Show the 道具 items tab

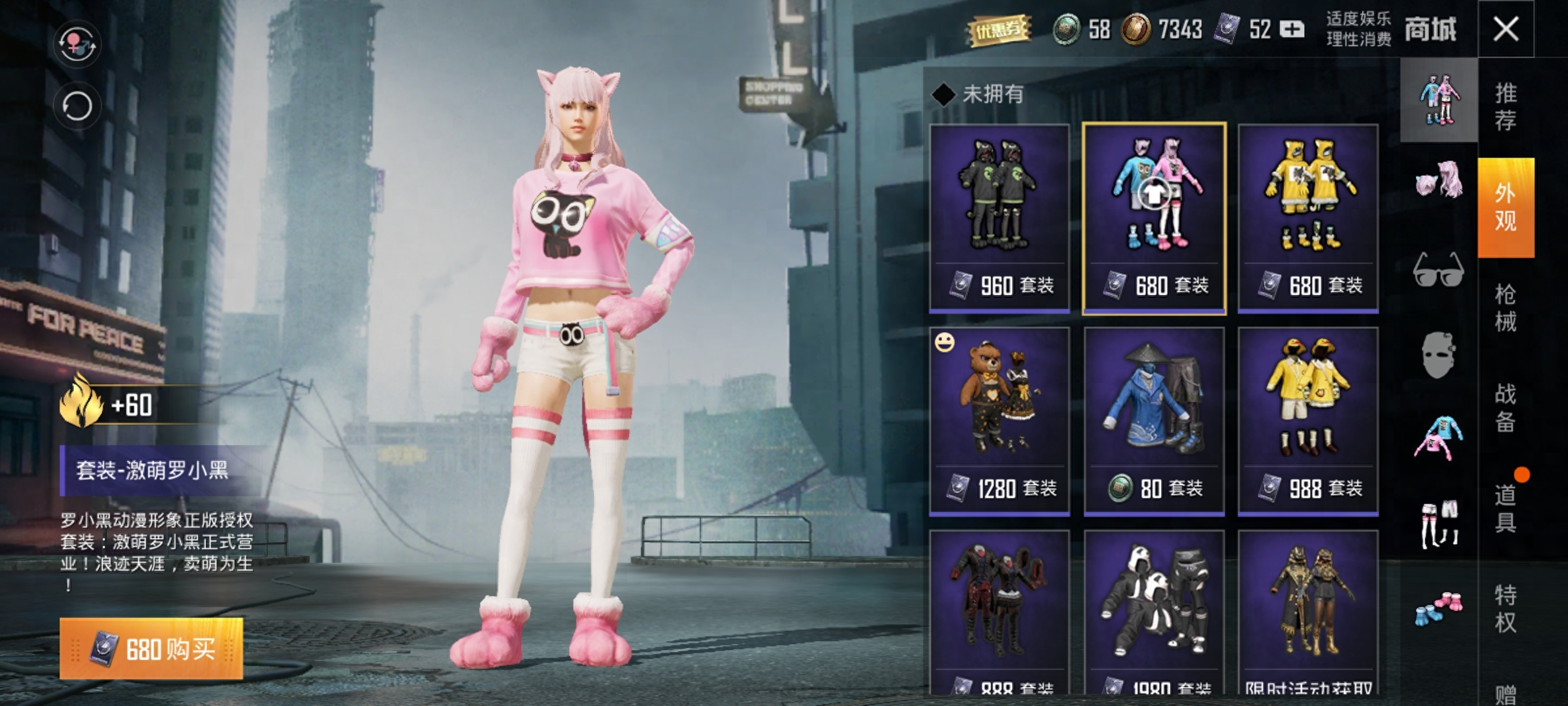(1506, 508)
